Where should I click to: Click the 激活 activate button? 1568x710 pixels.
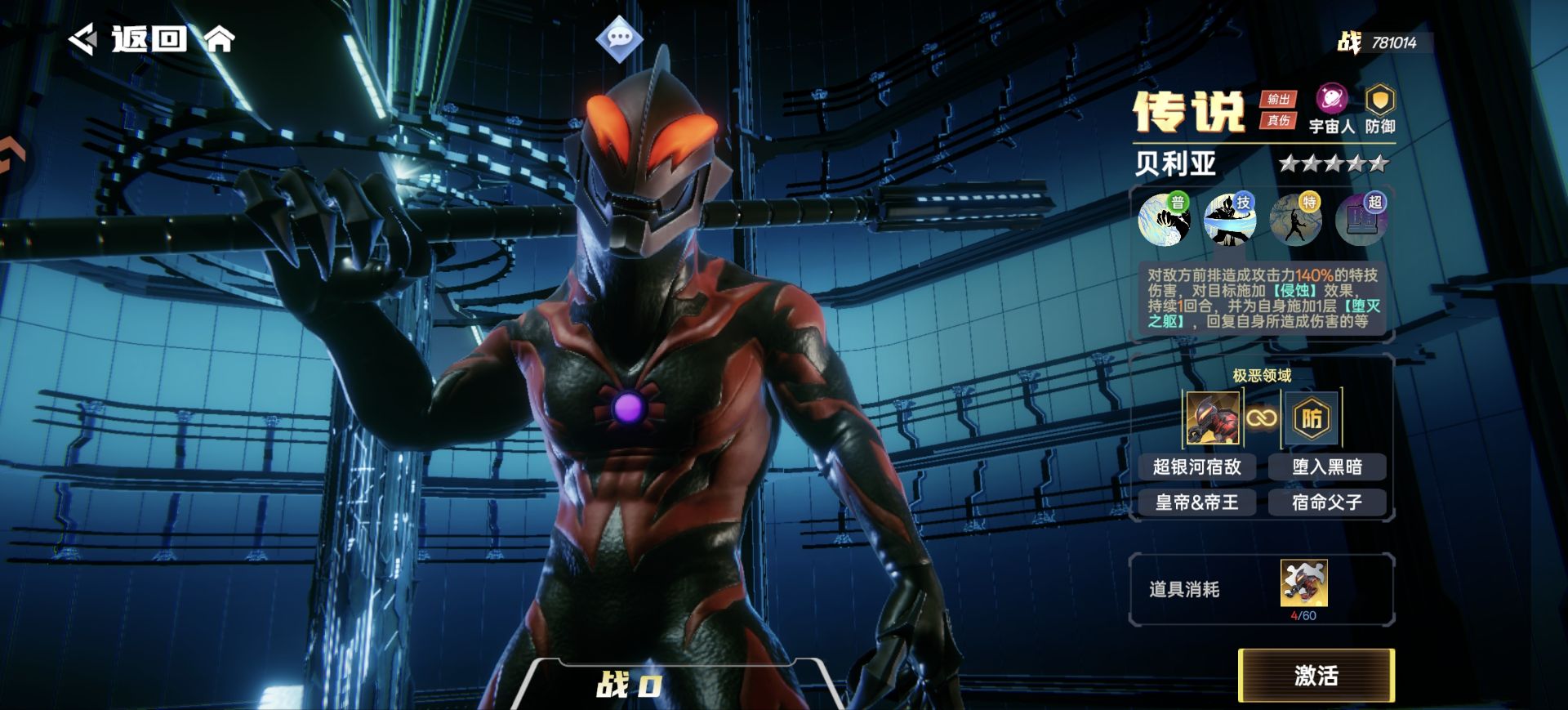point(1316,675)
